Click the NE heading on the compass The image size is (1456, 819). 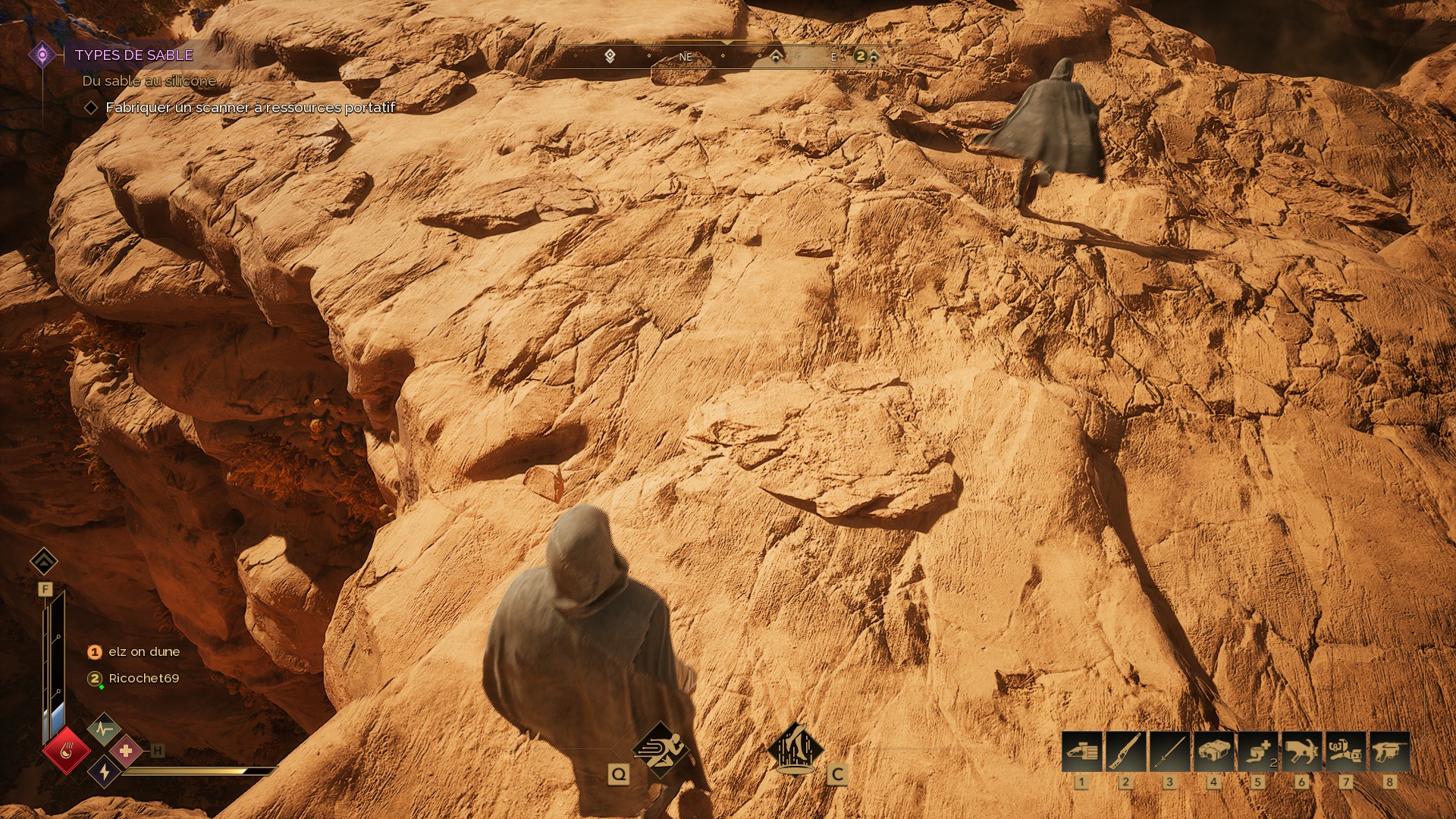pyautogui.click(x=686, y=57)
